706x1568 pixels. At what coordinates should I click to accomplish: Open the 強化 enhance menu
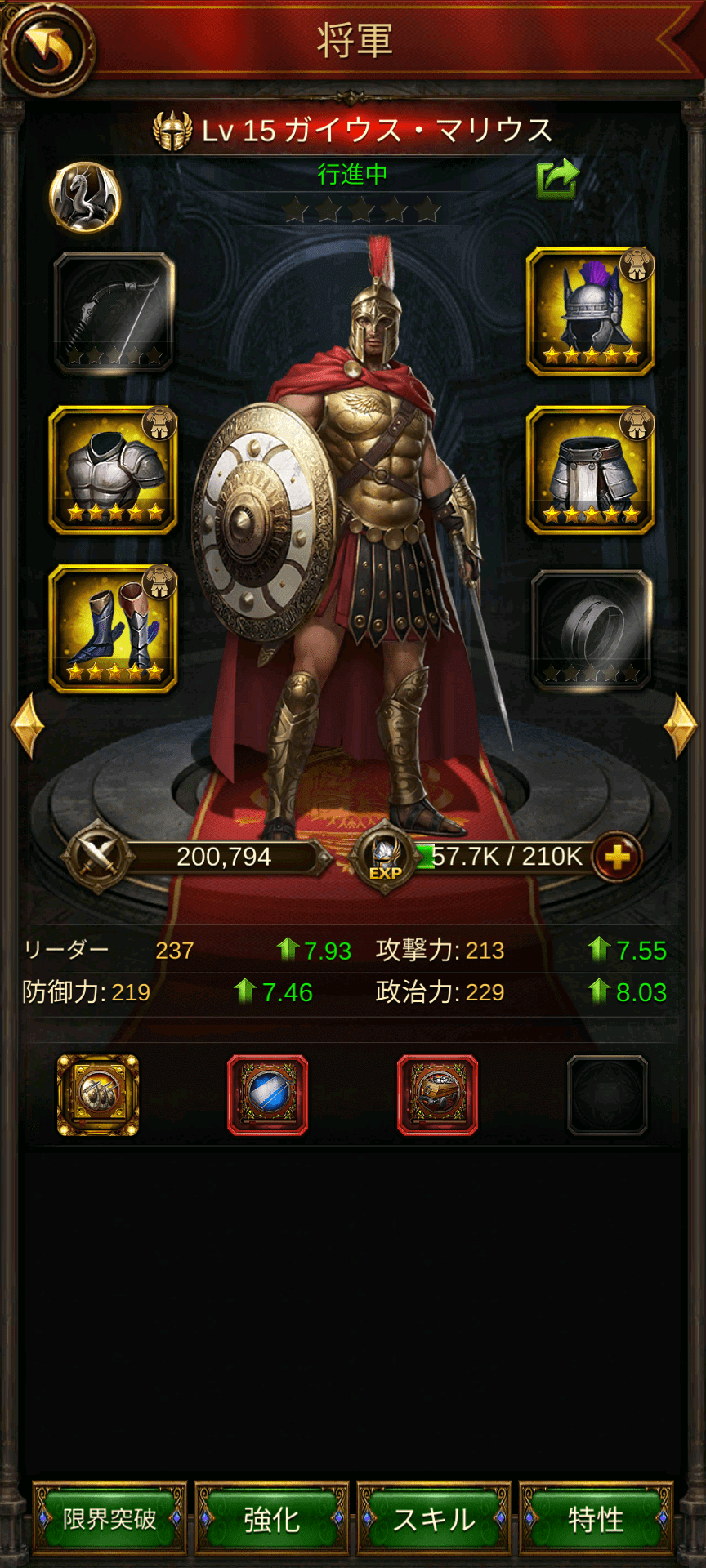point(271,1519)
